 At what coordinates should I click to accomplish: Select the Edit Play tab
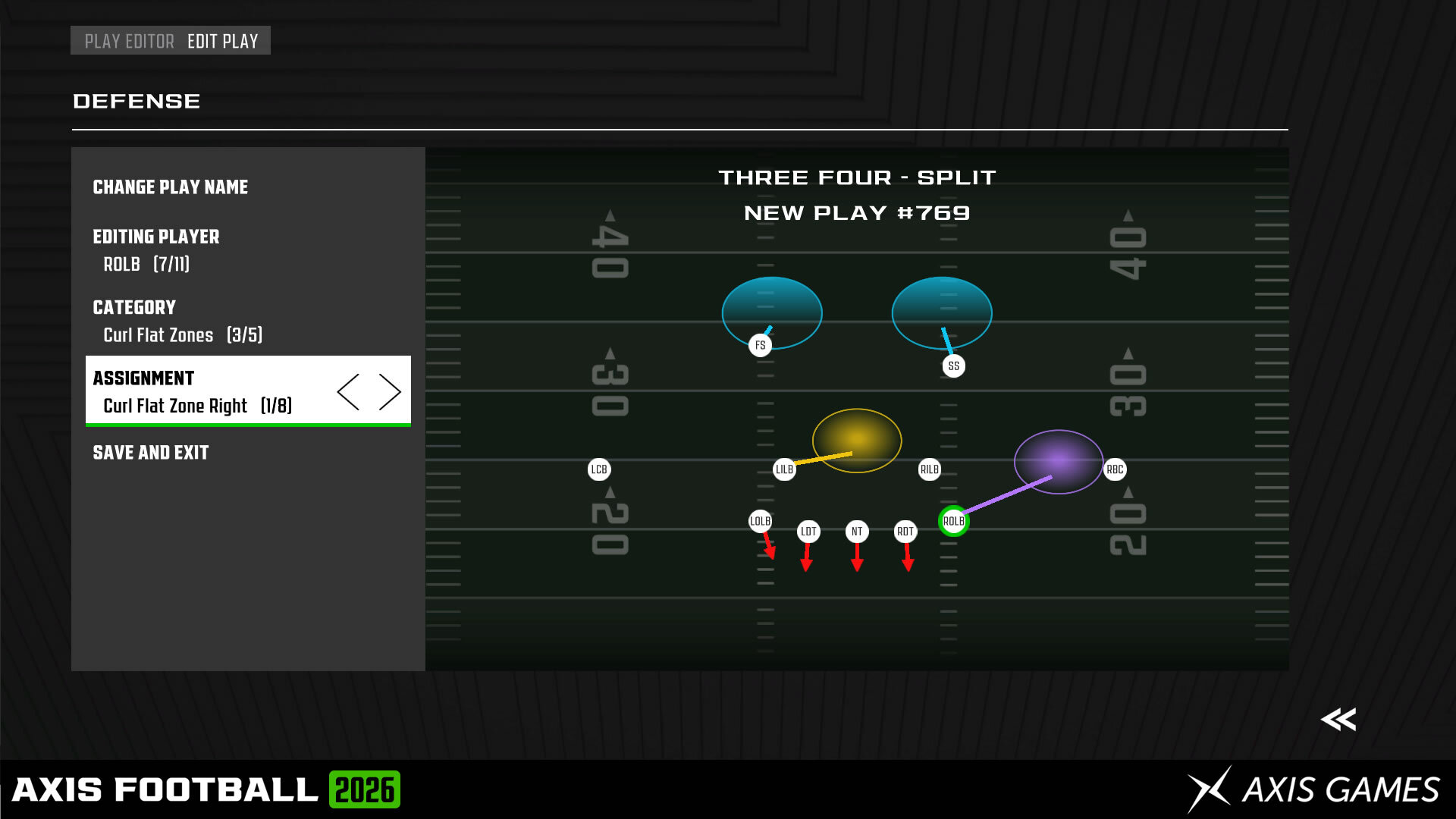[223, 41]
